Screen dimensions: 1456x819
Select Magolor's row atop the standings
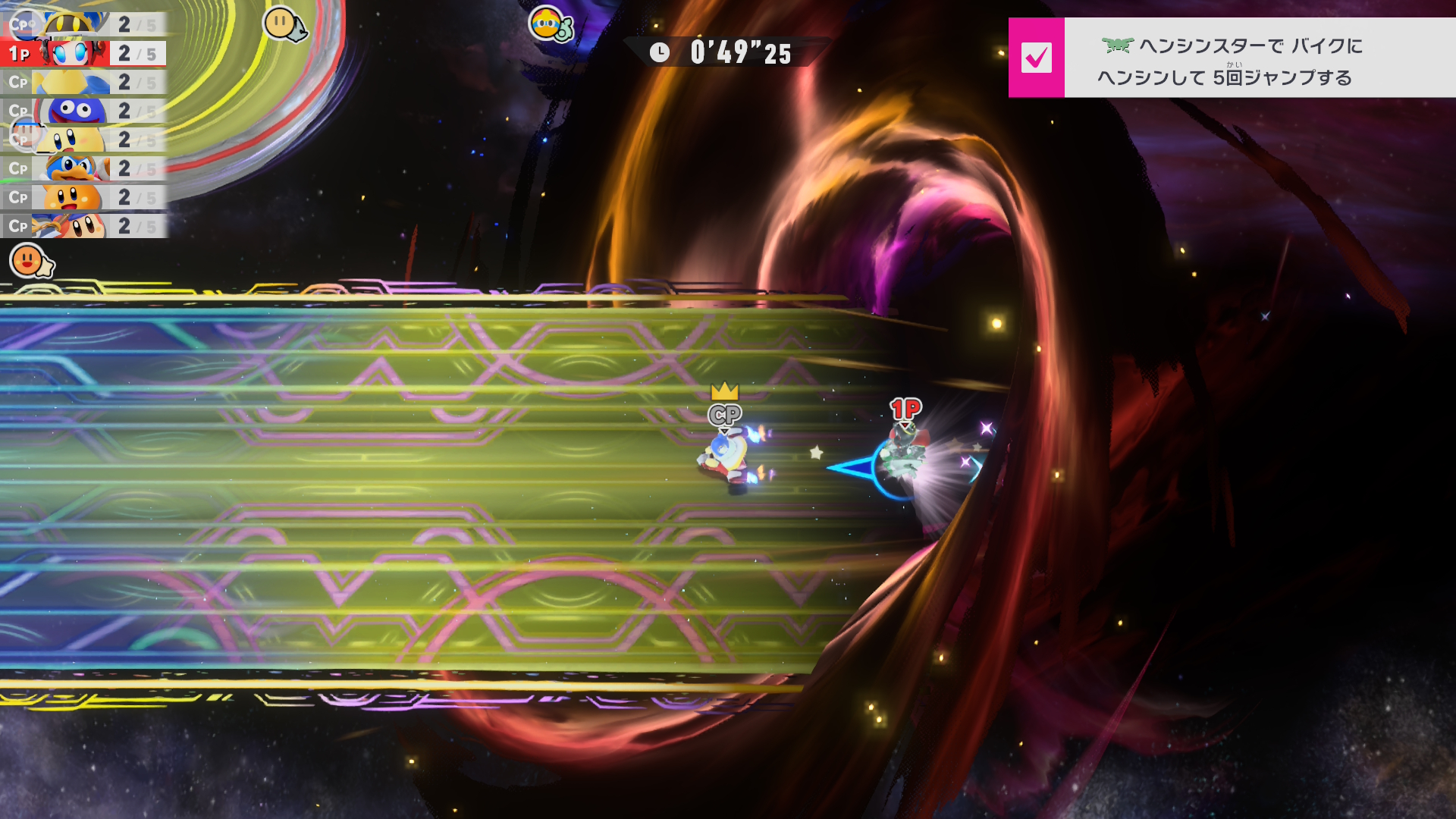(83, 24)
